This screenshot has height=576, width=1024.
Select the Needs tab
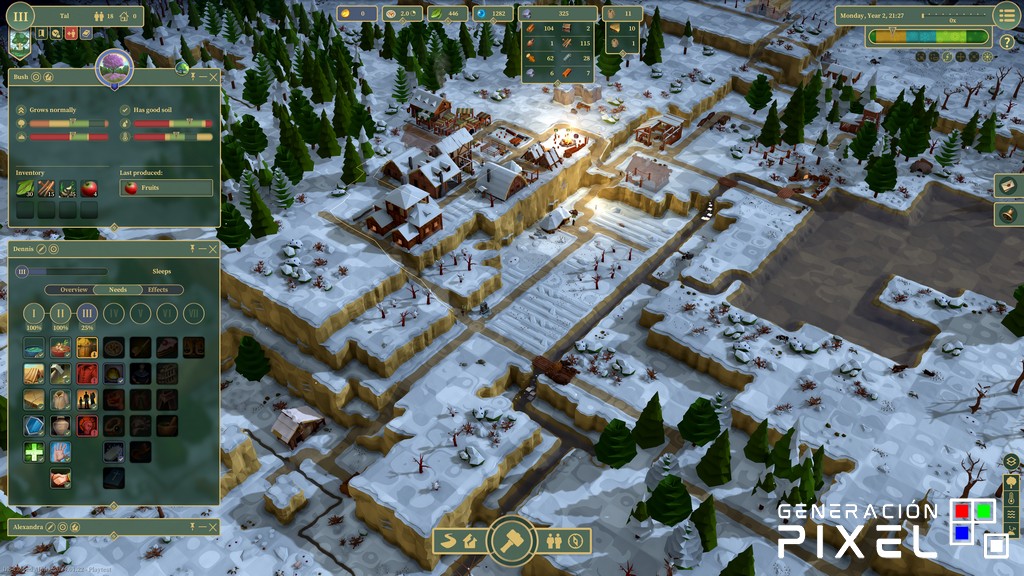(117, 290)
